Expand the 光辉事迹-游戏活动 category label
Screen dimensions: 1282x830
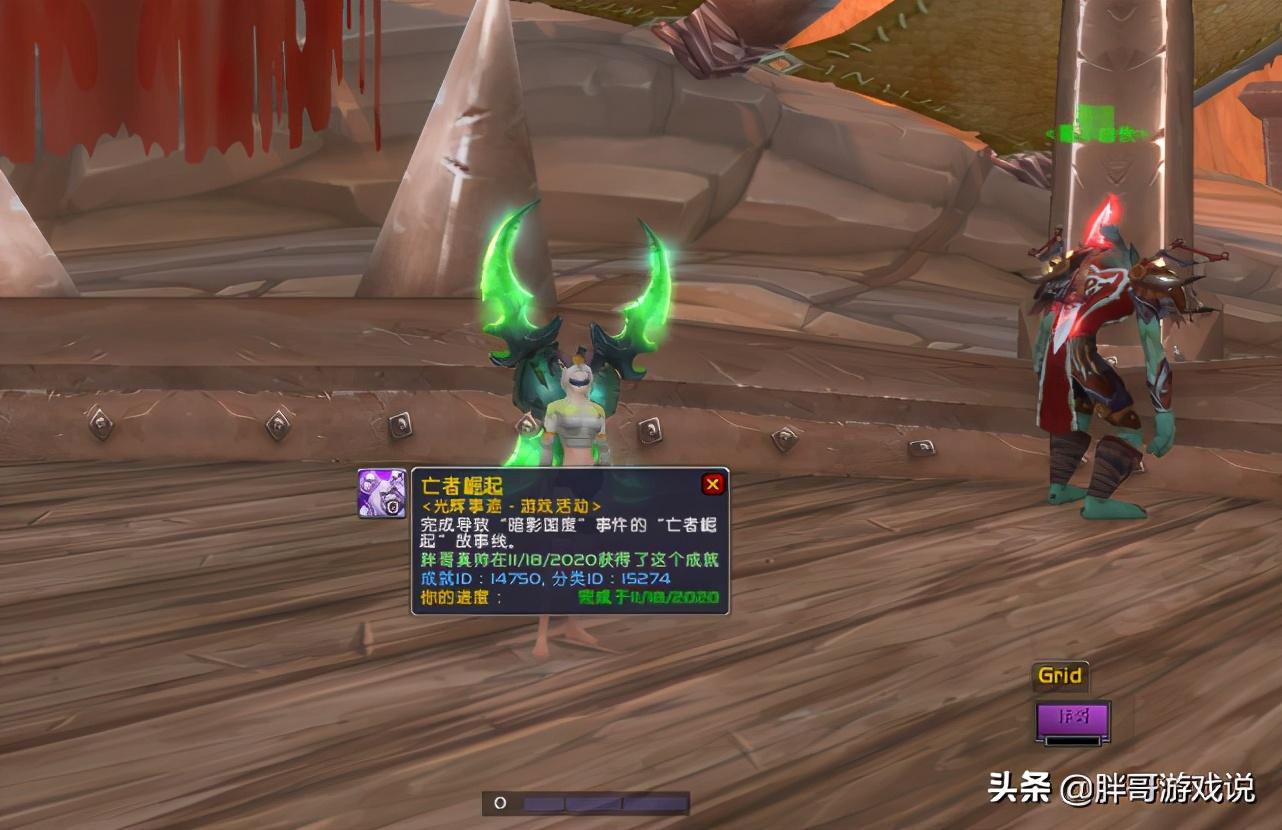click(x=513, y=504)
